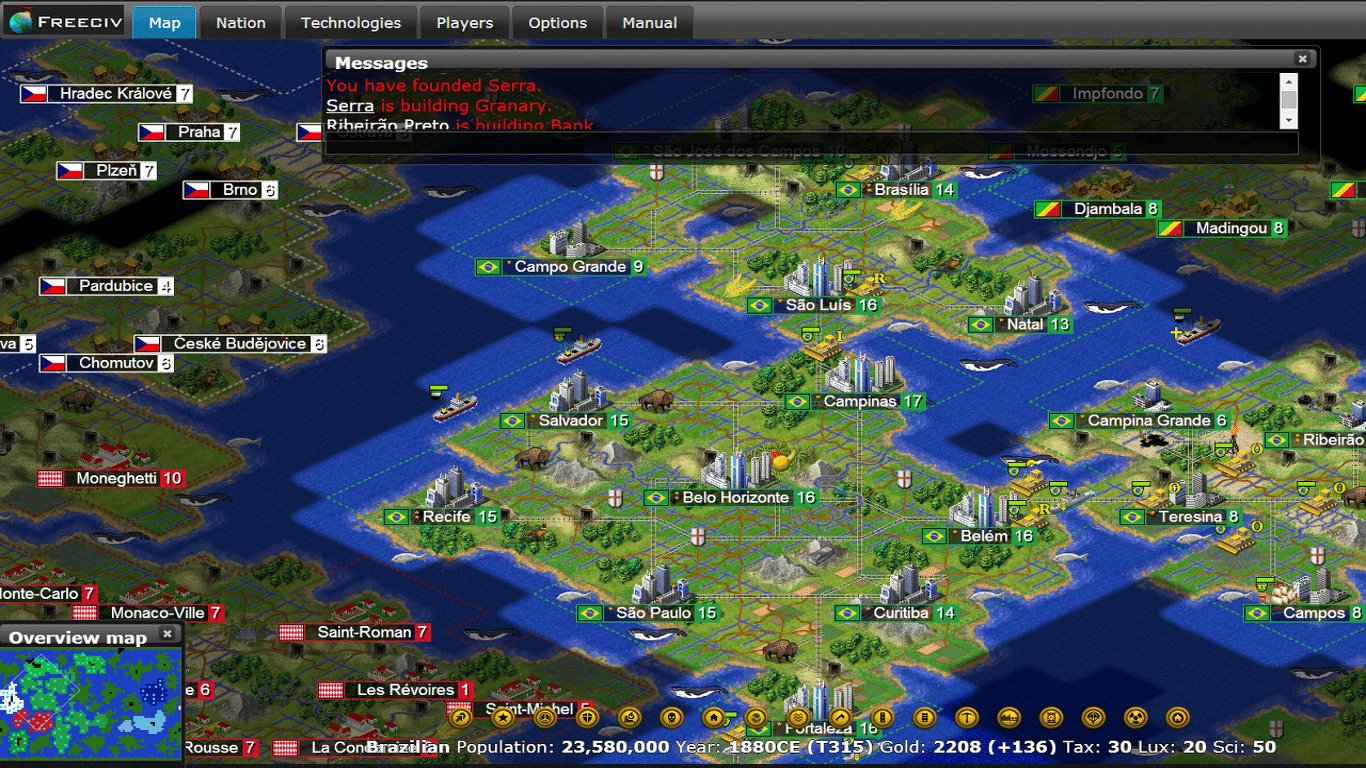Click the Serra city link in Messages
This screenshot has width=1366, height=768.
pos(350,105)
